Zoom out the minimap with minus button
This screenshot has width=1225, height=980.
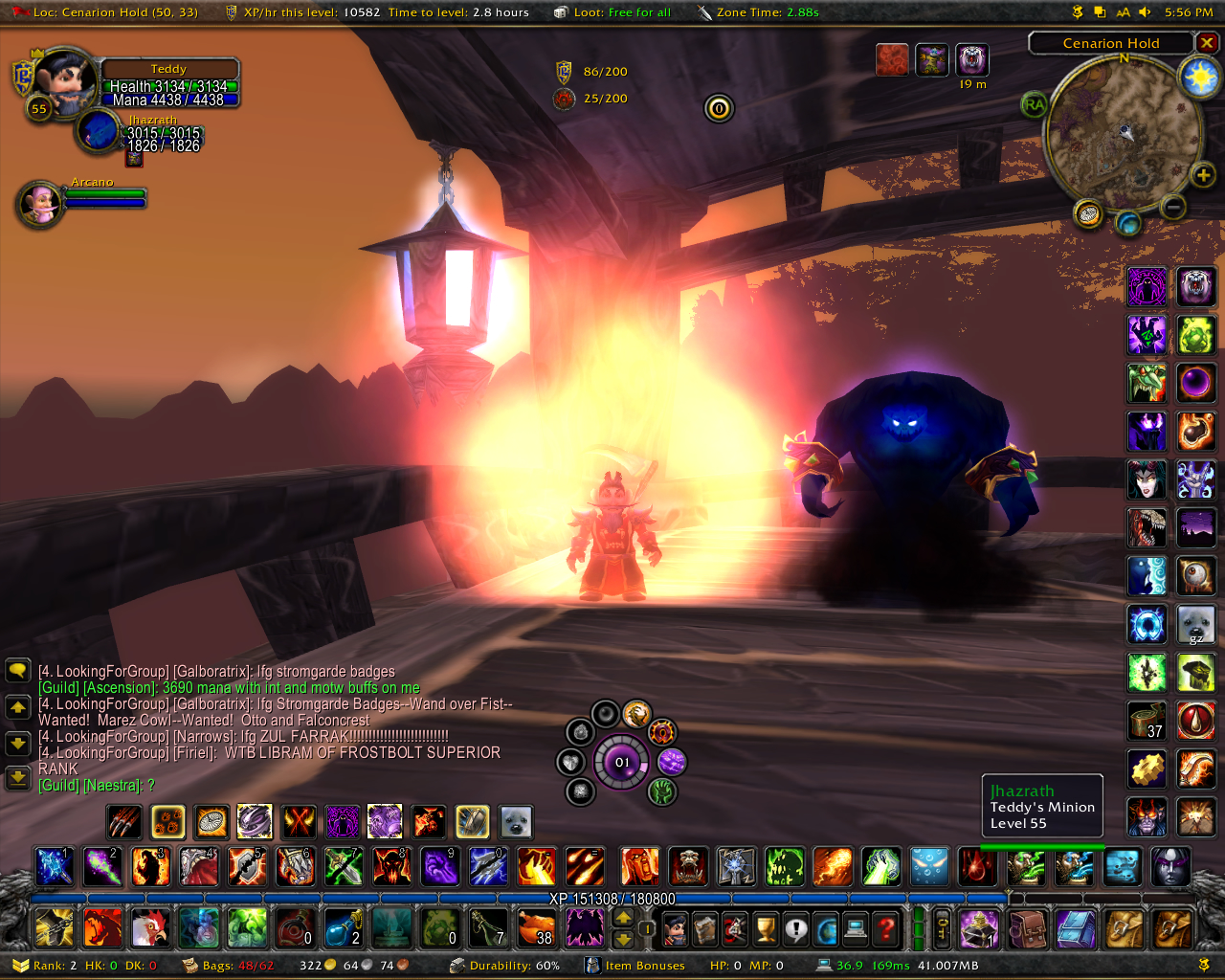[1173, 206]
